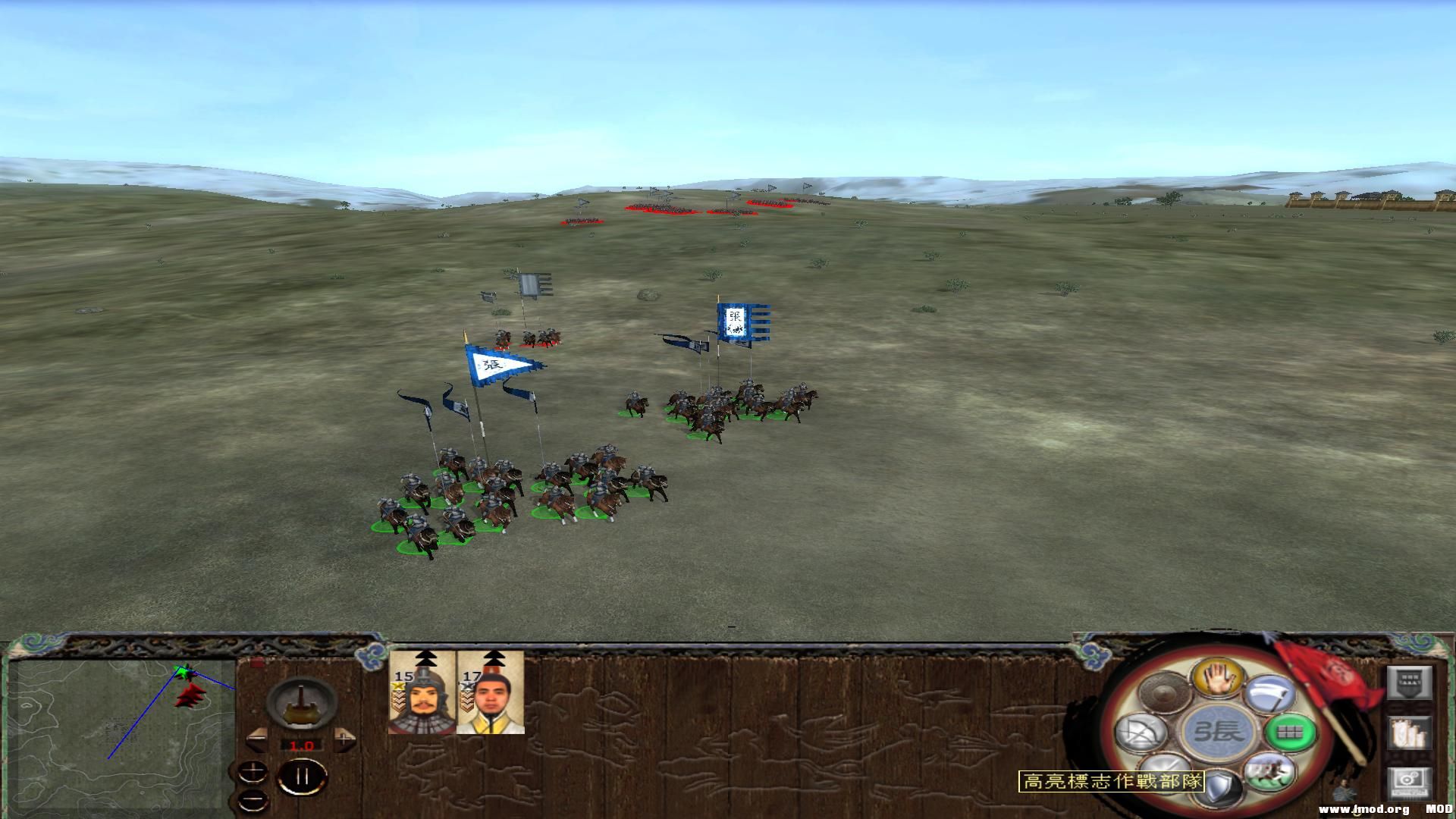Image resolution: width=1456 pixels, height=819 pixels.
Task: Zoom the minimap in with plus button
Action: (253, 772)
